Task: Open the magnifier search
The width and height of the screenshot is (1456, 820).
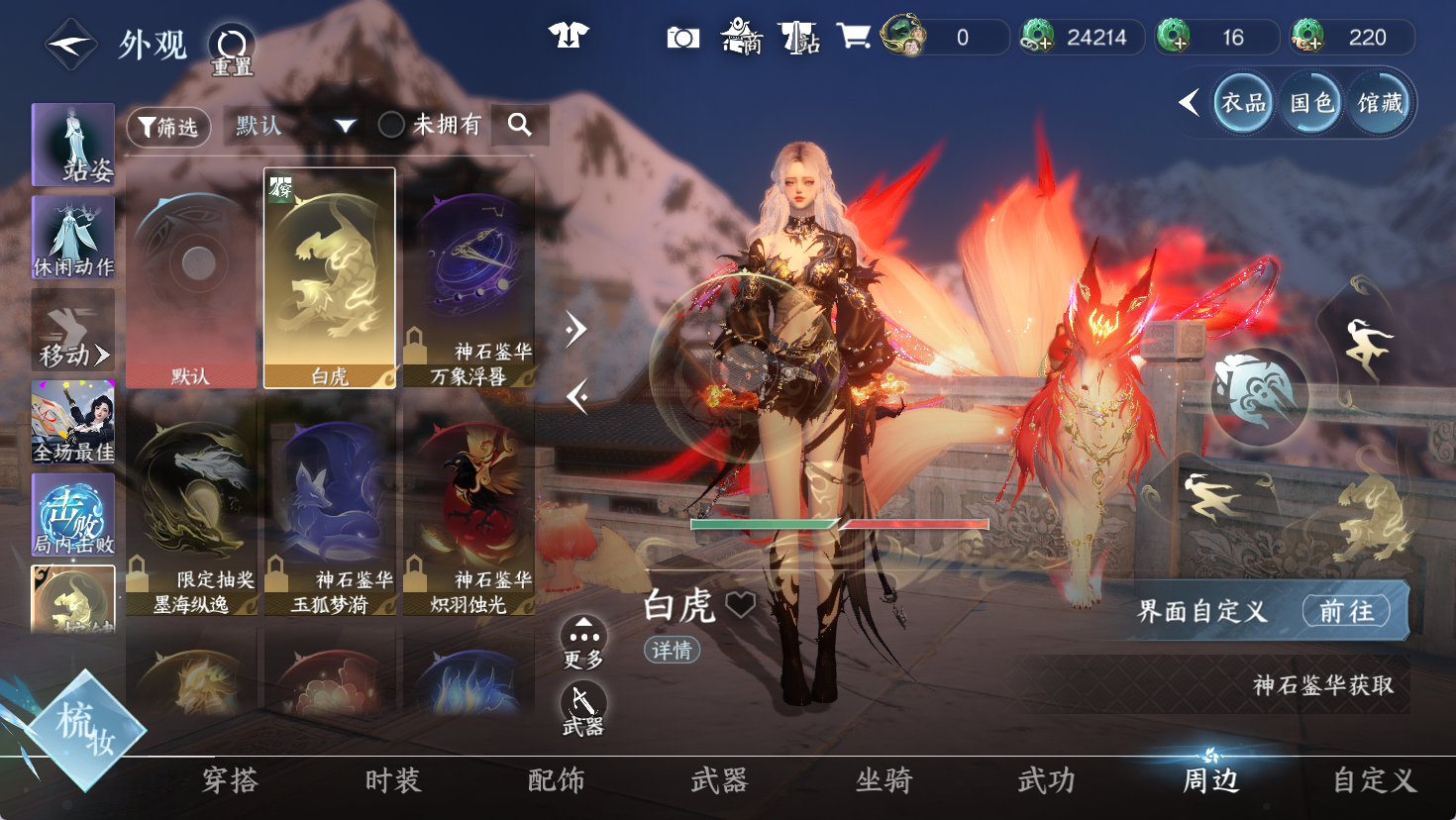Action: 520,125
